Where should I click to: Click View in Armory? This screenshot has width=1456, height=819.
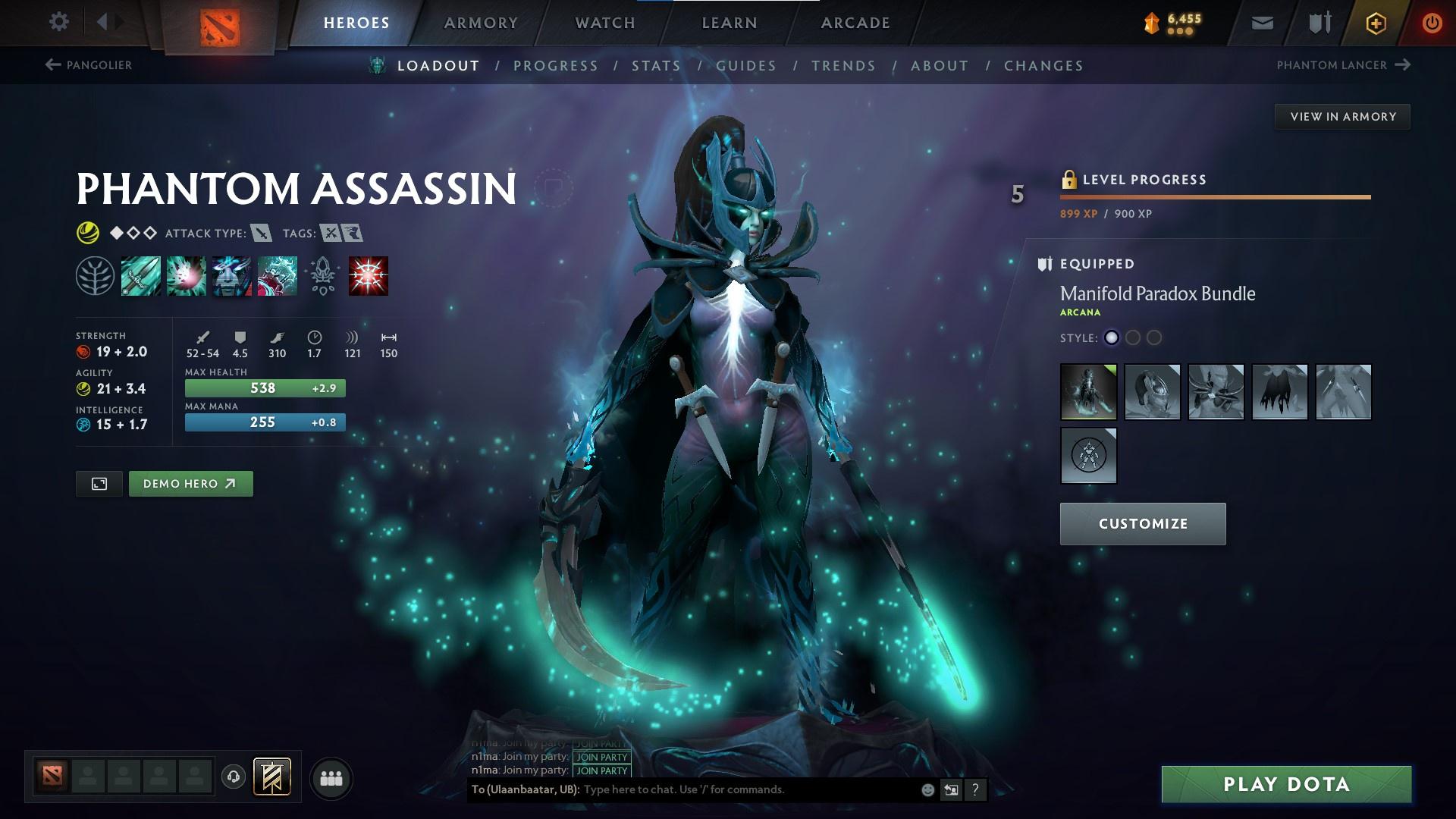[1342, 117]
